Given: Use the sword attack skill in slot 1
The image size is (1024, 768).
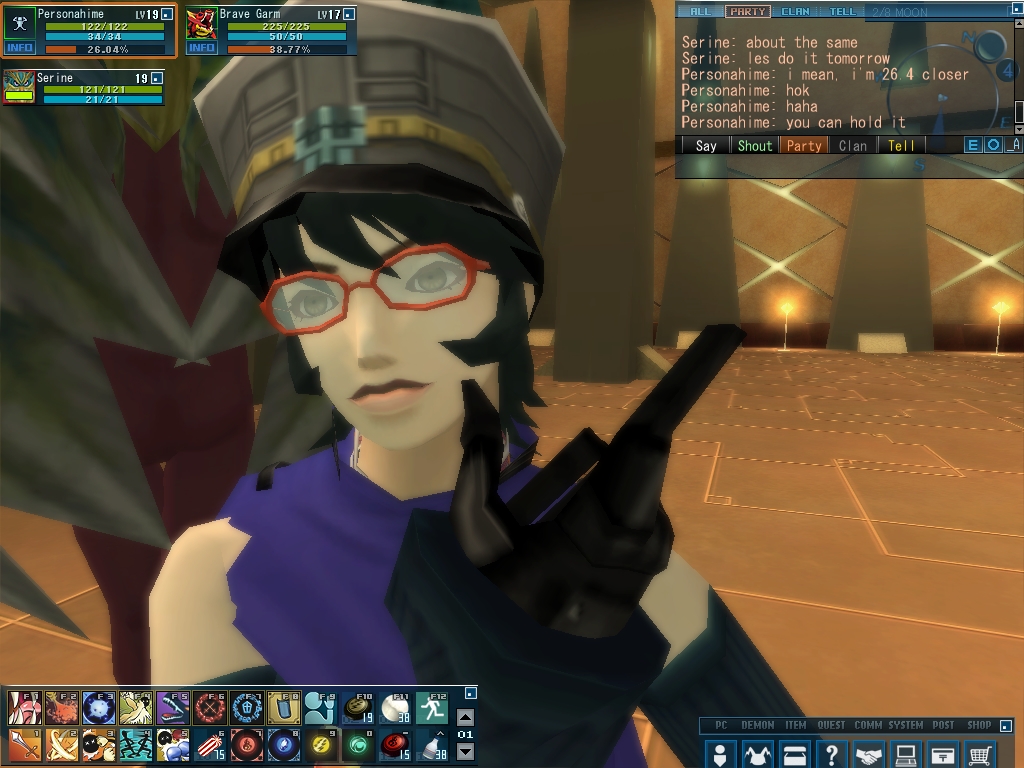Looking at the screenshot, I should pyautogui.click(x=24, y=744).
